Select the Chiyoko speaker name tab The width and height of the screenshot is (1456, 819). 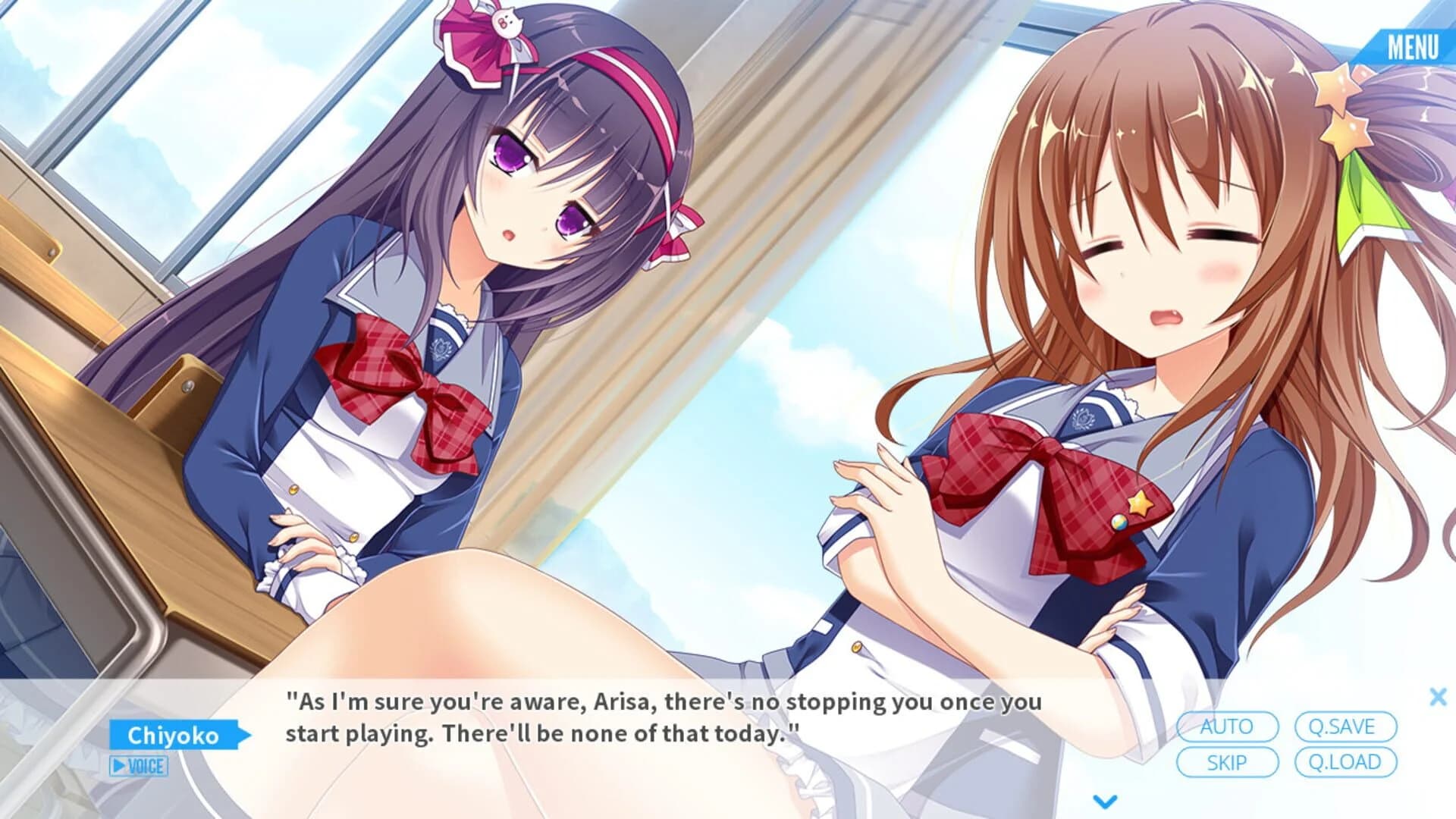(173, 734)
